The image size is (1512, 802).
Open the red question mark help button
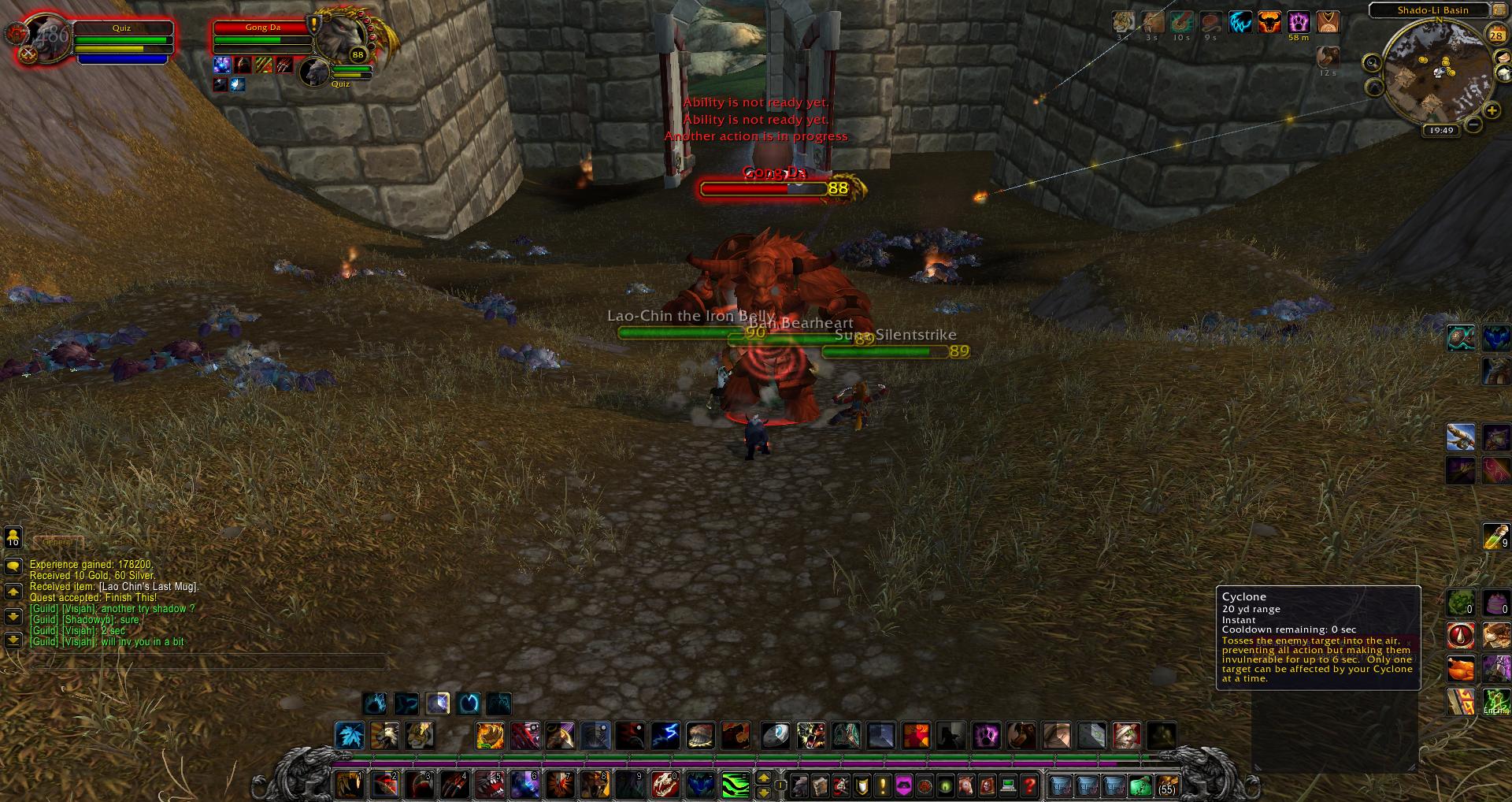pyautogui.click(x=1028, y=785)
